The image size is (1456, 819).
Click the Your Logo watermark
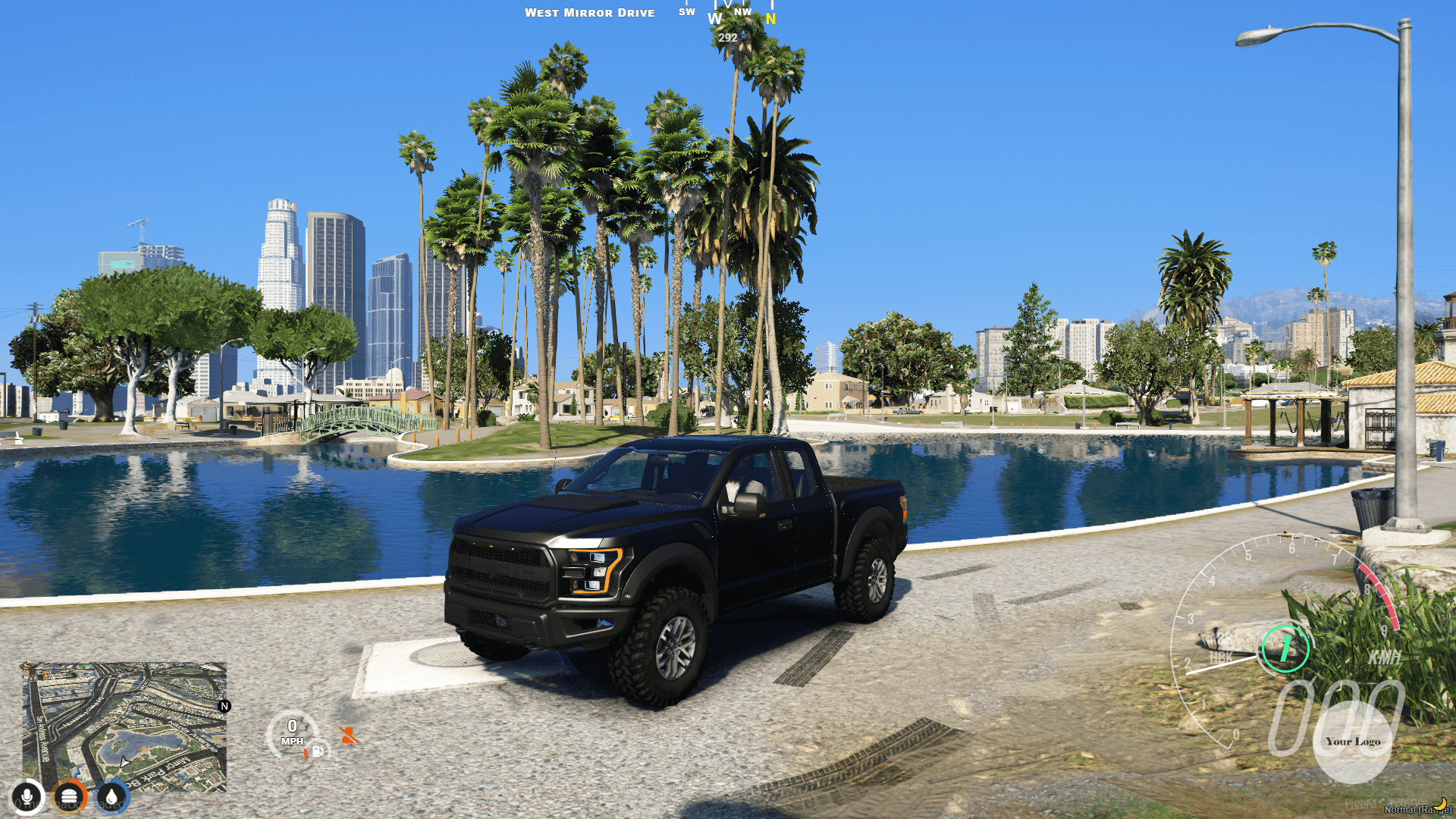[1353, 742]
